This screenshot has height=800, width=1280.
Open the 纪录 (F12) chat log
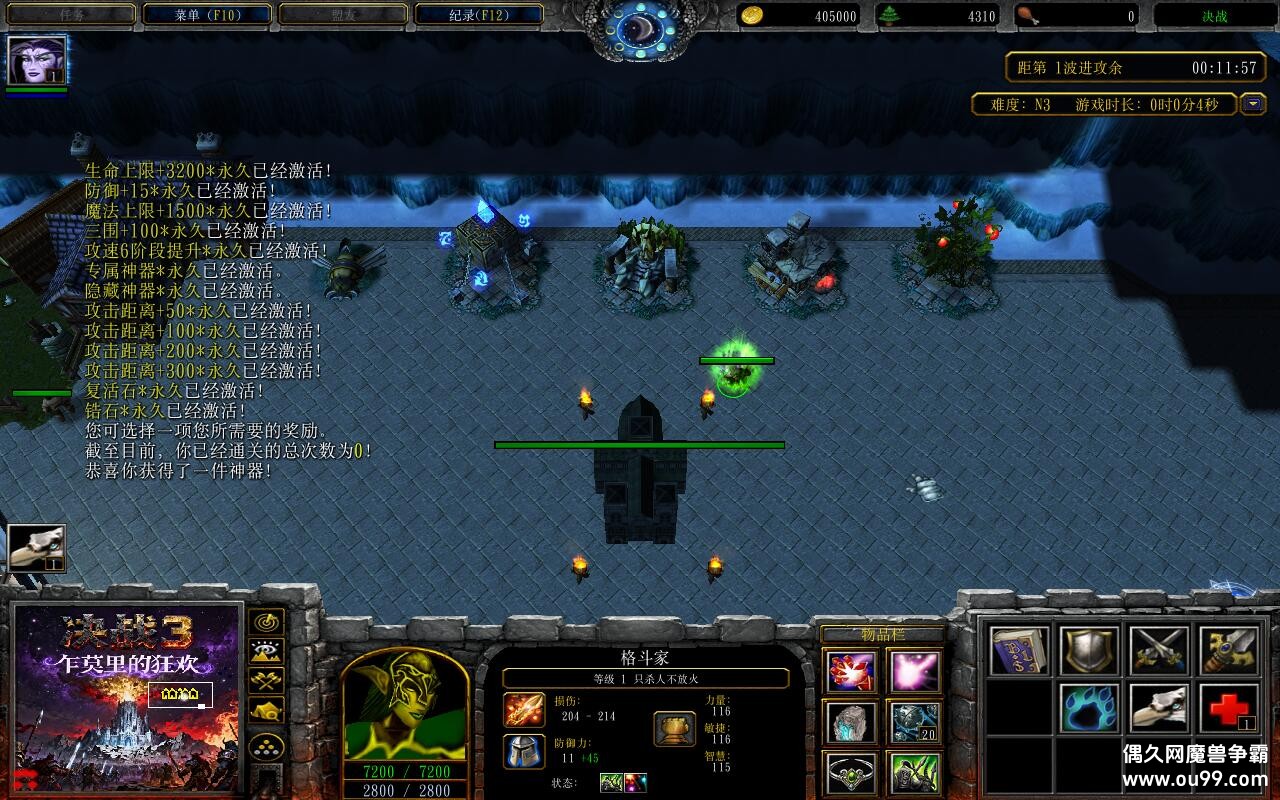[x=478, y=15]
